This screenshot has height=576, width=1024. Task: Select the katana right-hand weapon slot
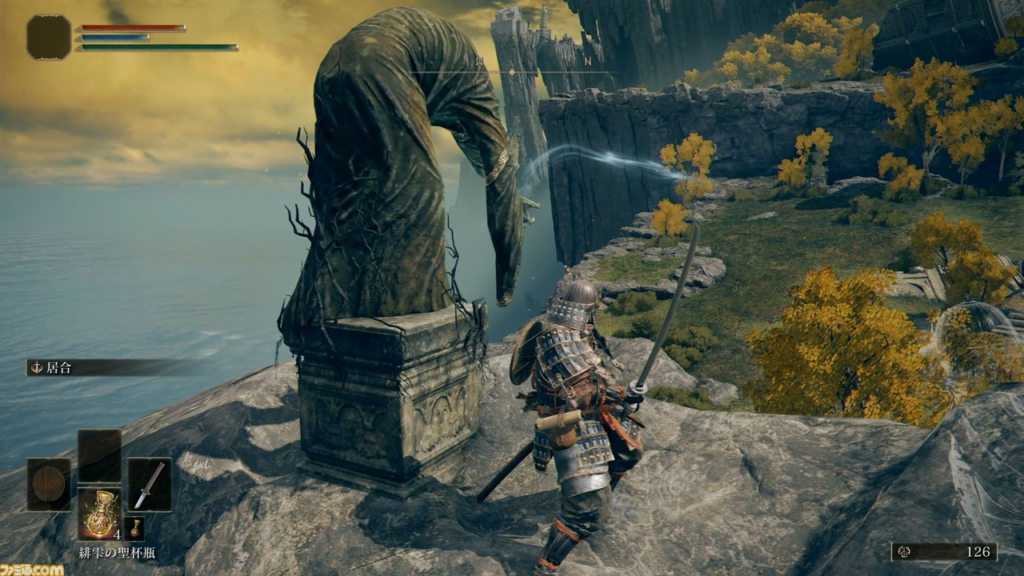click(150, 484)
